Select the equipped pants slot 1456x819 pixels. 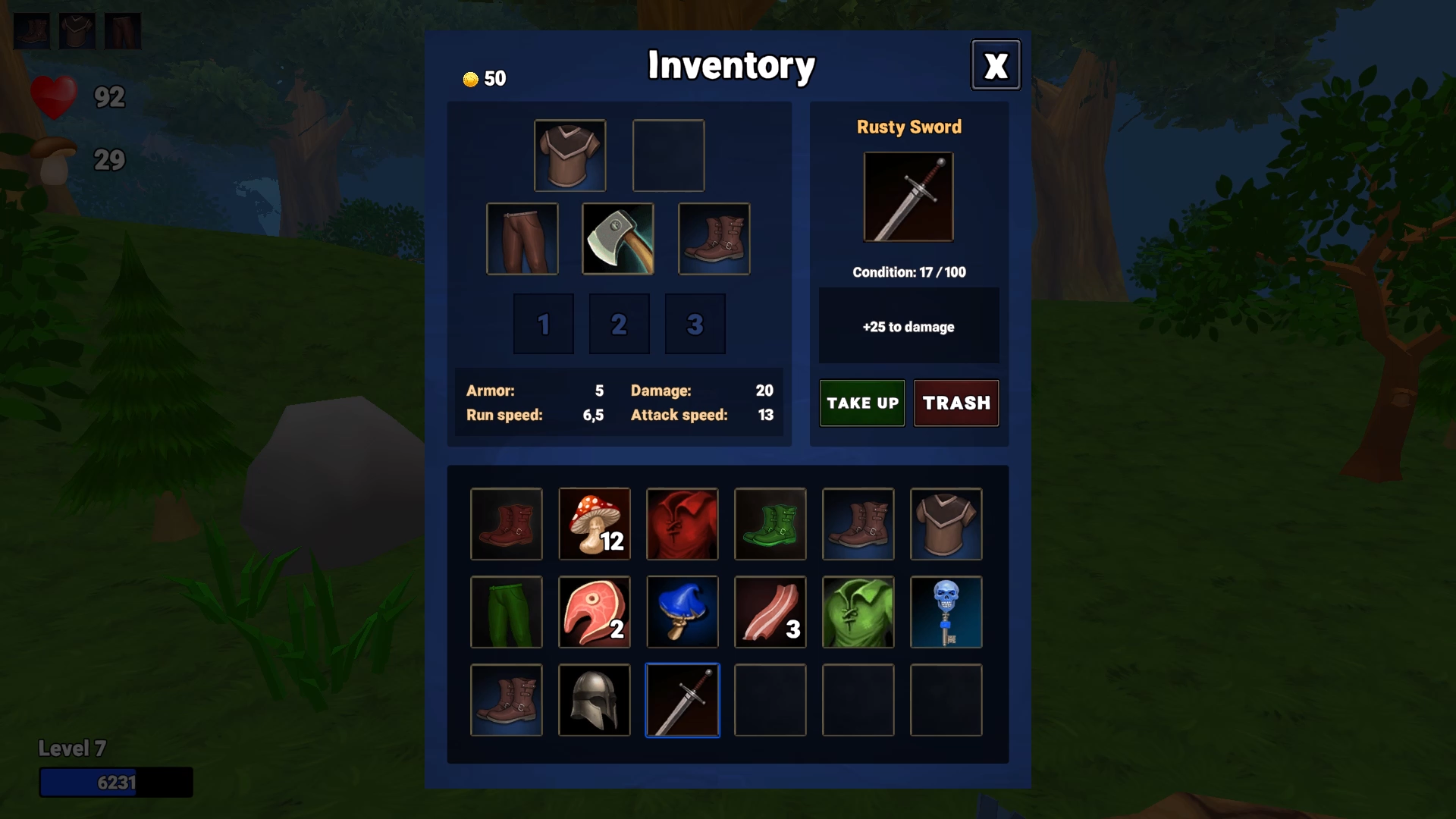click(522, 239)
